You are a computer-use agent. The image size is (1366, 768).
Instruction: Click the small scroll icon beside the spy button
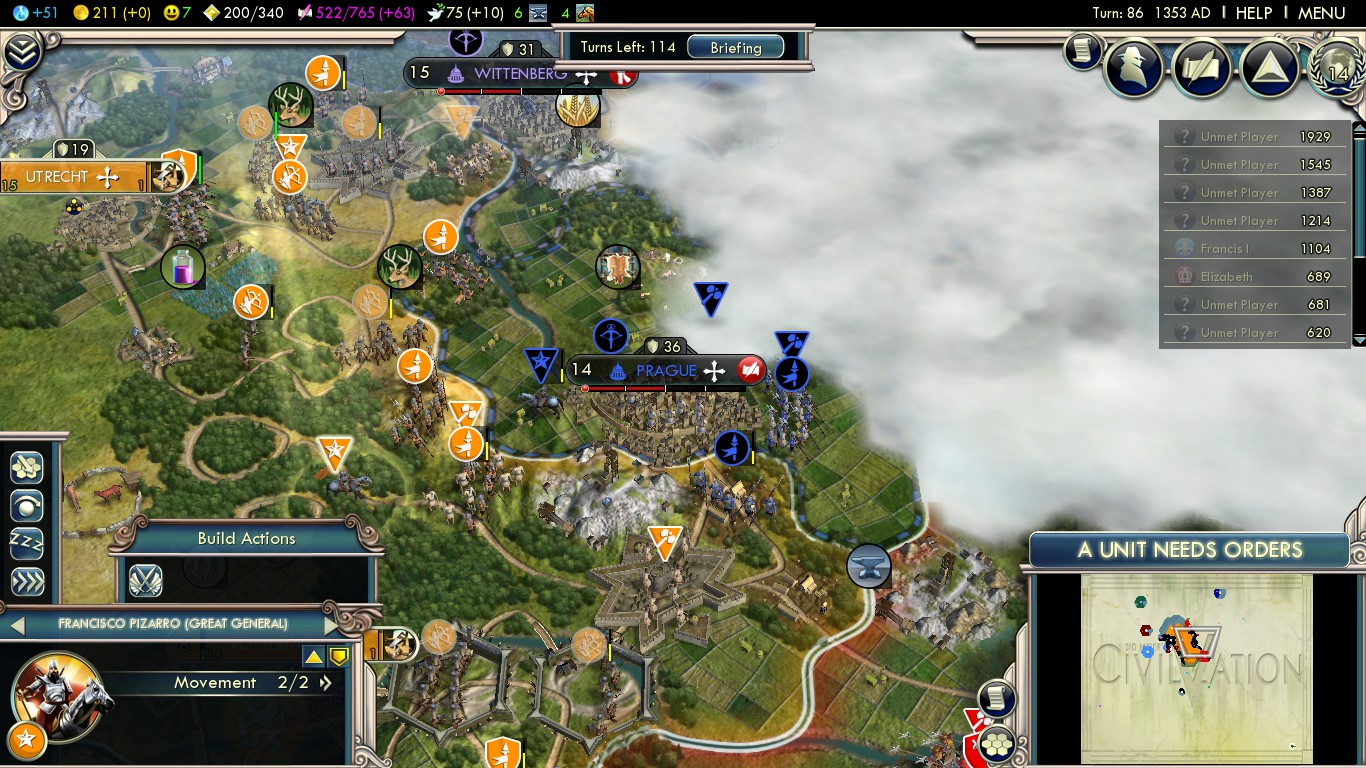(1082, 50)
